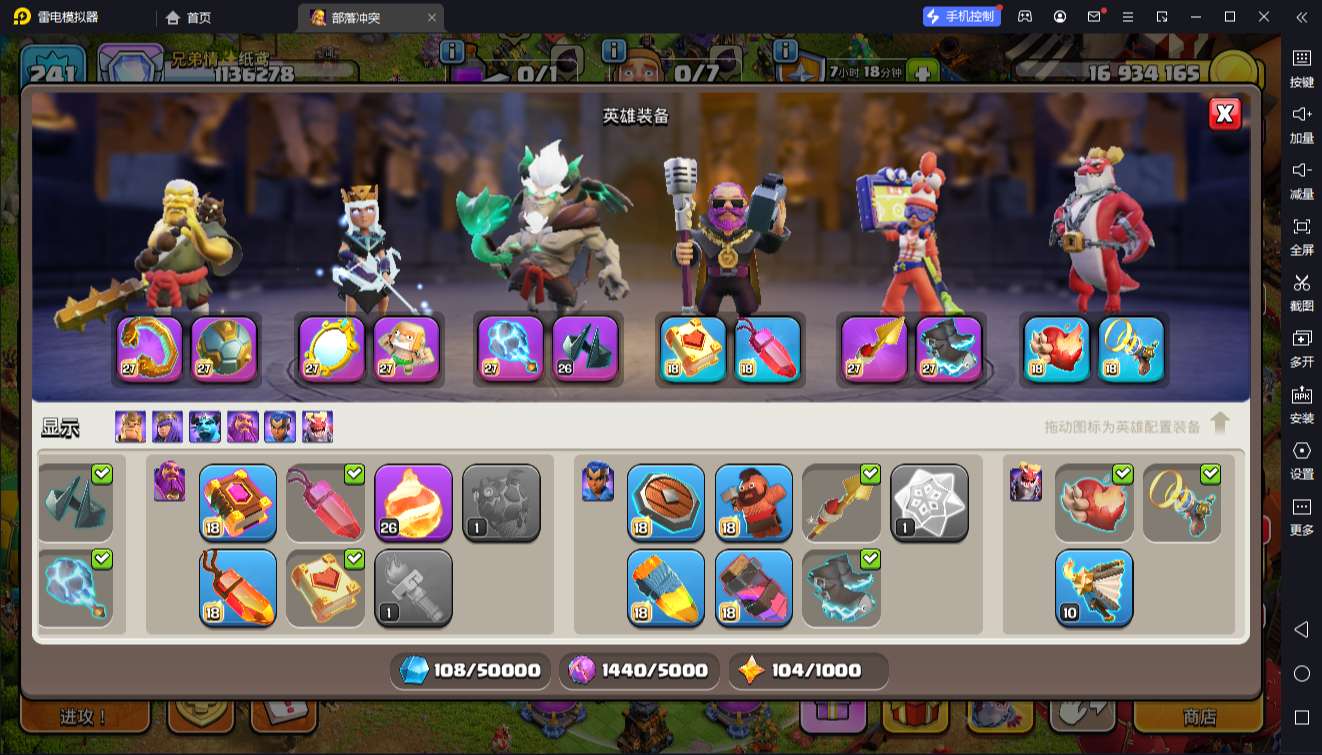Image resolution: width=1322 pixels, height=755 pixels.
Task: Select the pink brick gauntlet equipment
Action: point(753,588)
